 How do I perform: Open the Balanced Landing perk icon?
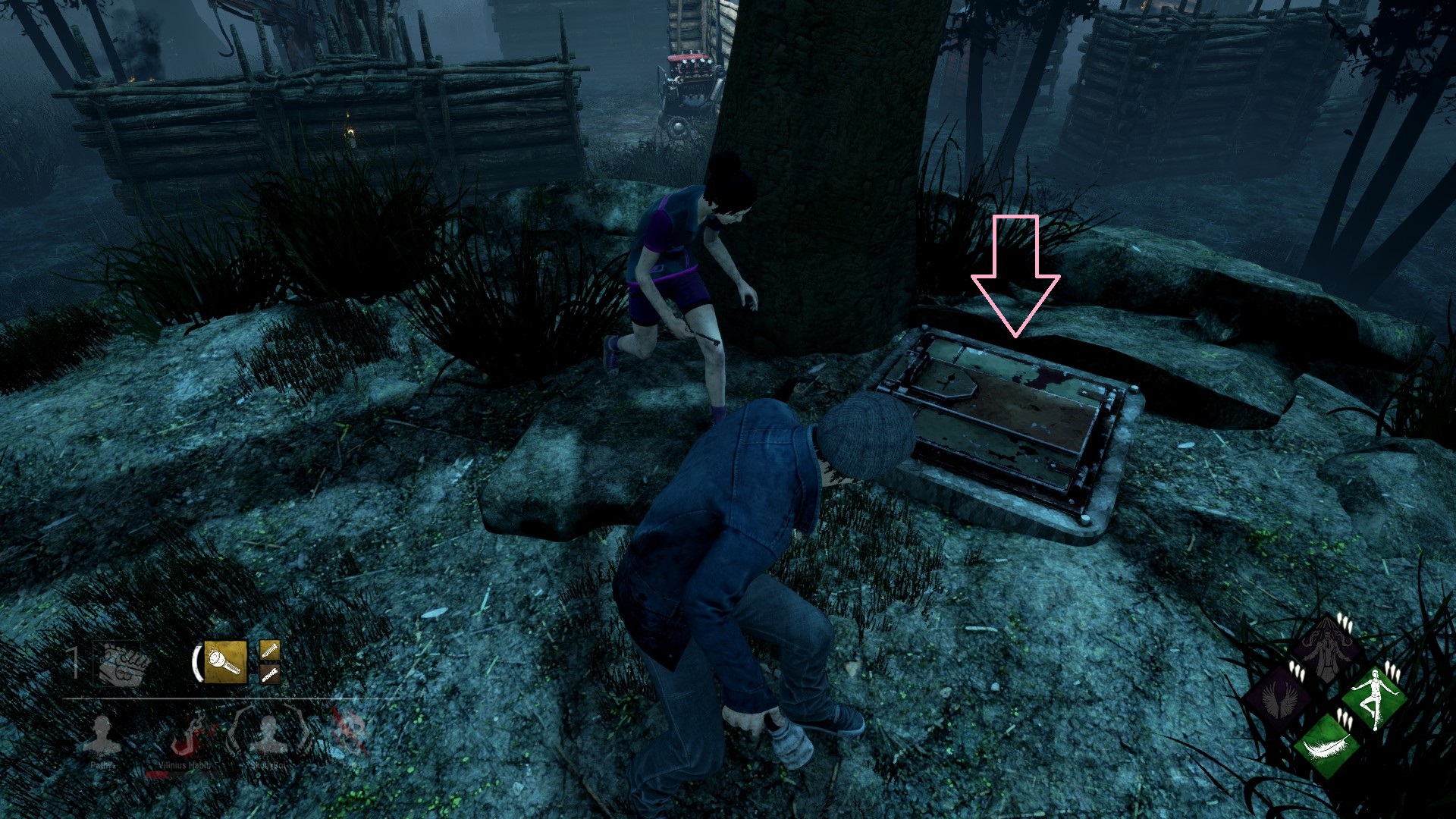(1374, 698)
